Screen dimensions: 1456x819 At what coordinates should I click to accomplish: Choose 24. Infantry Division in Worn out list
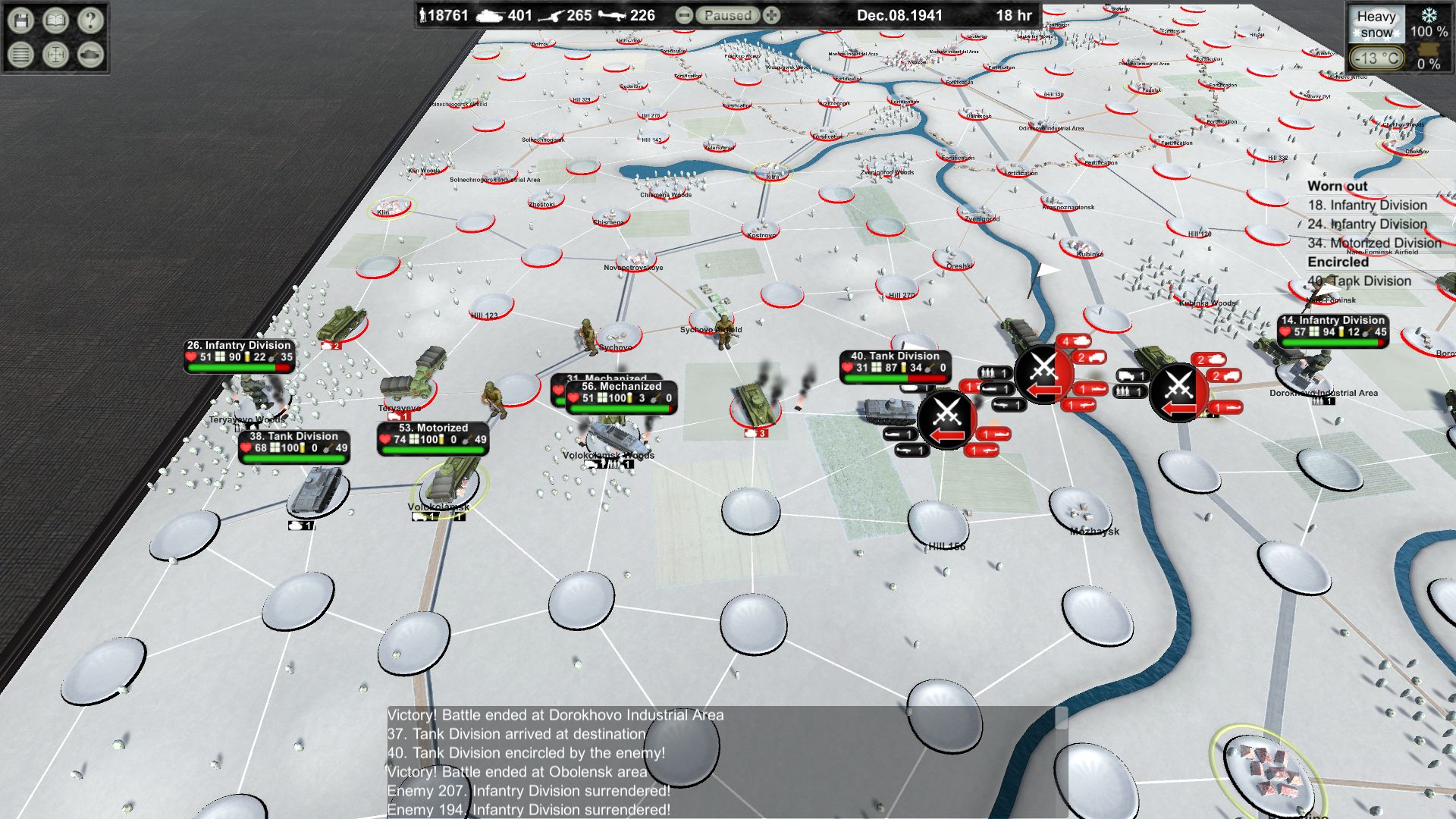point(1367,224)
